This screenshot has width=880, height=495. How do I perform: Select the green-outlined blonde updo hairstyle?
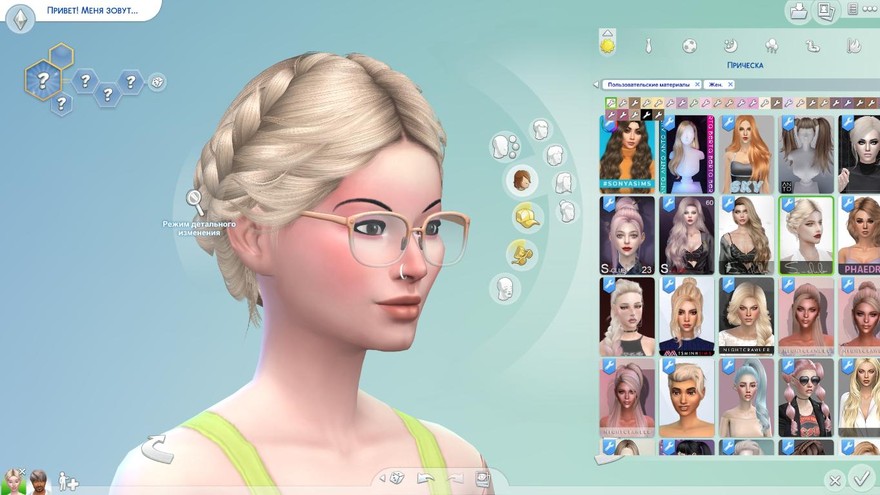coord(805,234)
